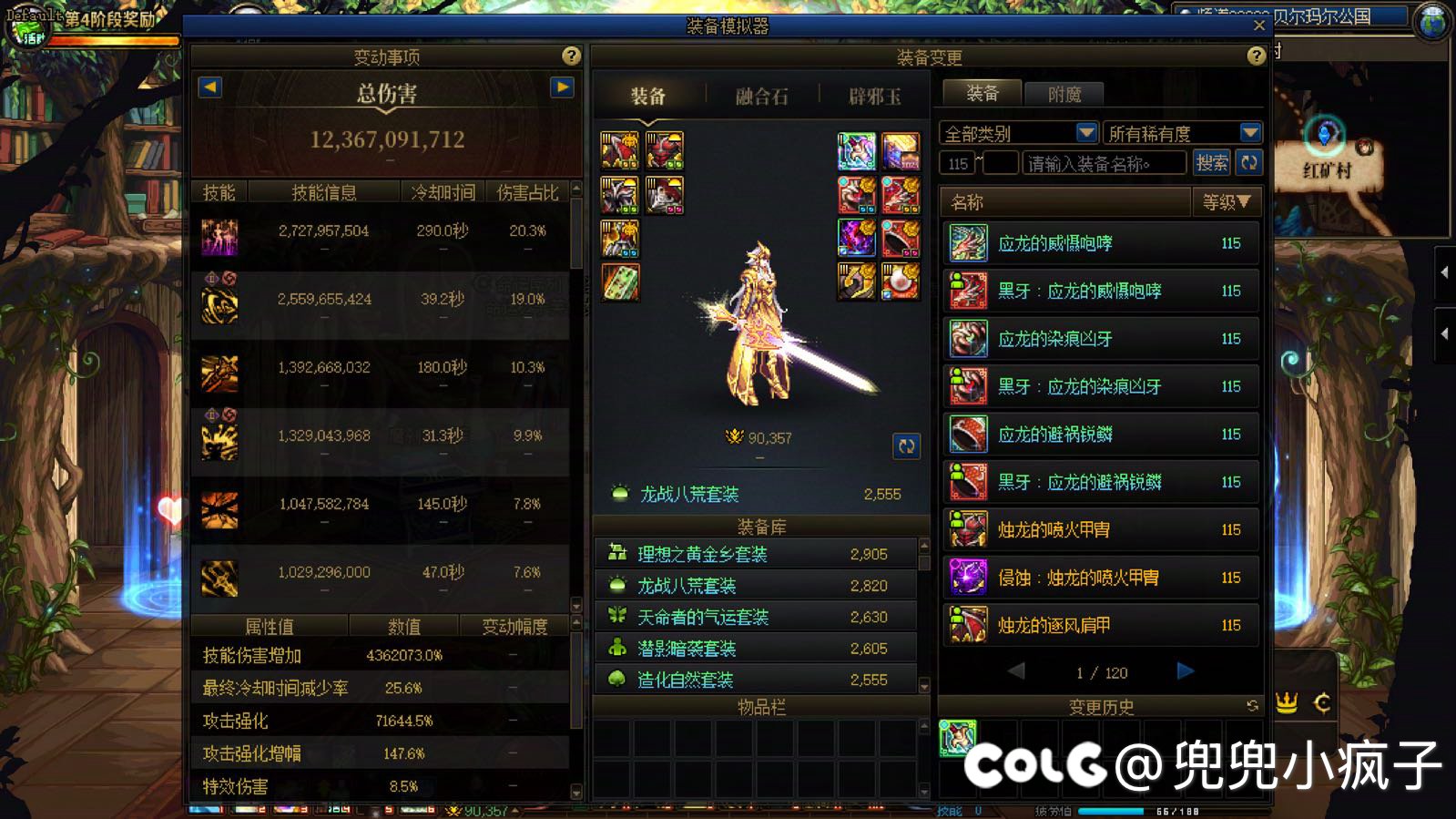
Task: Select 理想之黄金乡套装 in the equipment library
Action: coord(701,553)
